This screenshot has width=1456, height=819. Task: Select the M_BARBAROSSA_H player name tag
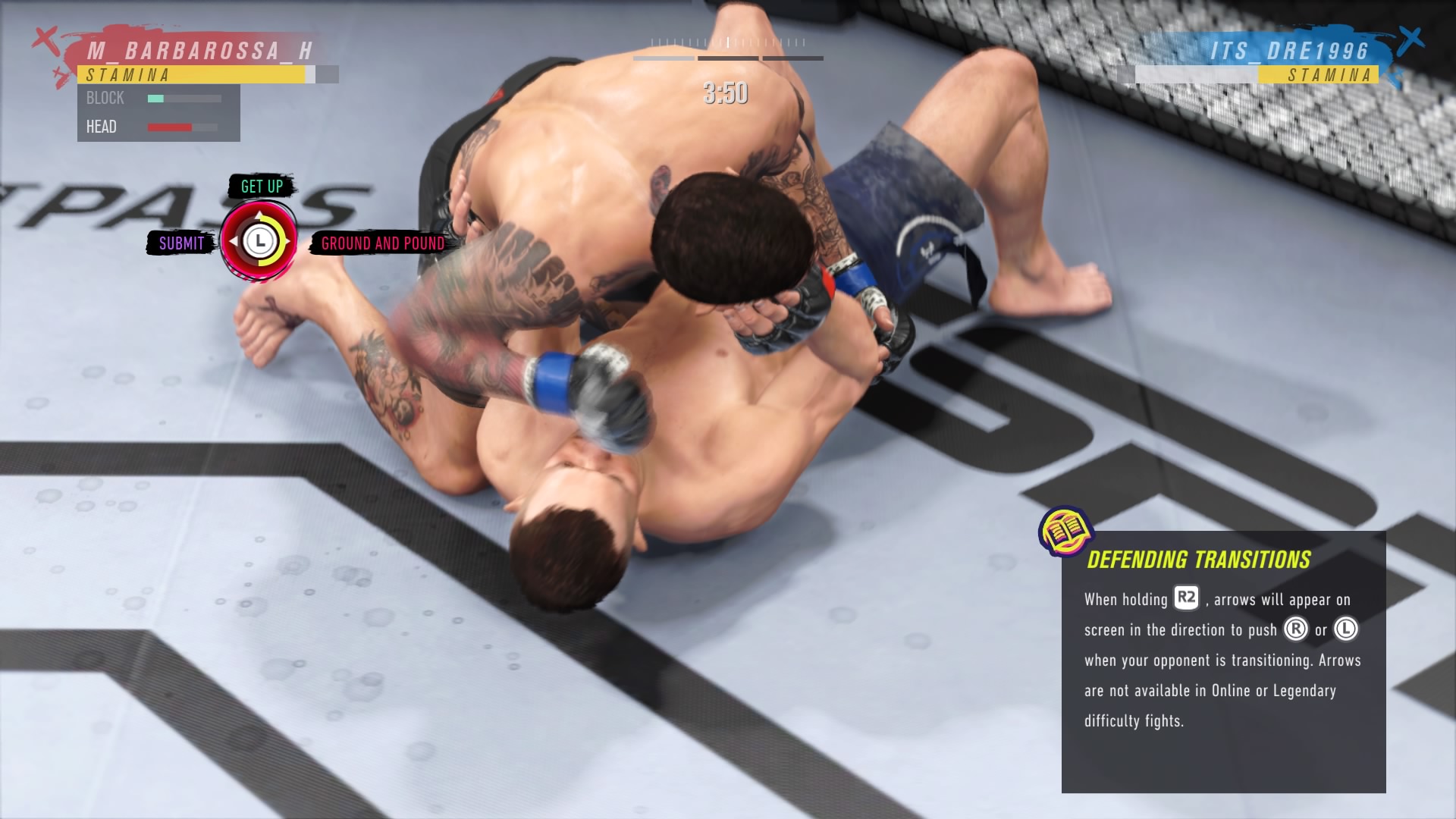coord(199,51)
